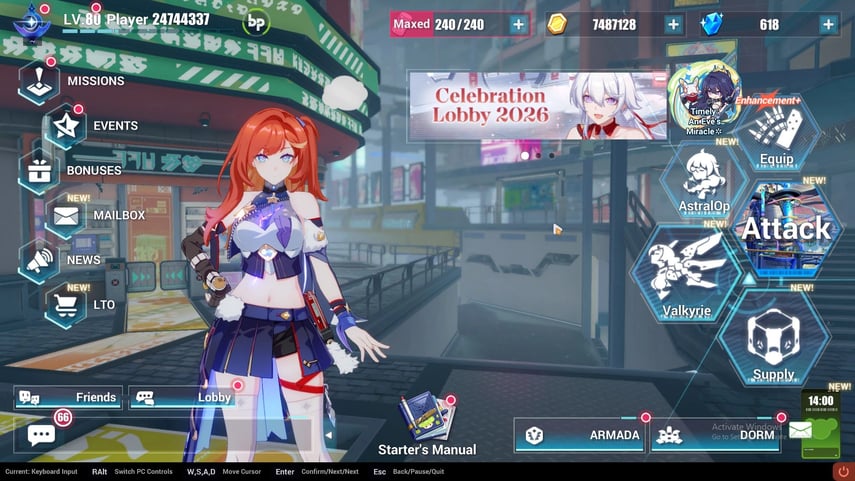
Task: Open the Friends list
Action: tap(68, 398)
